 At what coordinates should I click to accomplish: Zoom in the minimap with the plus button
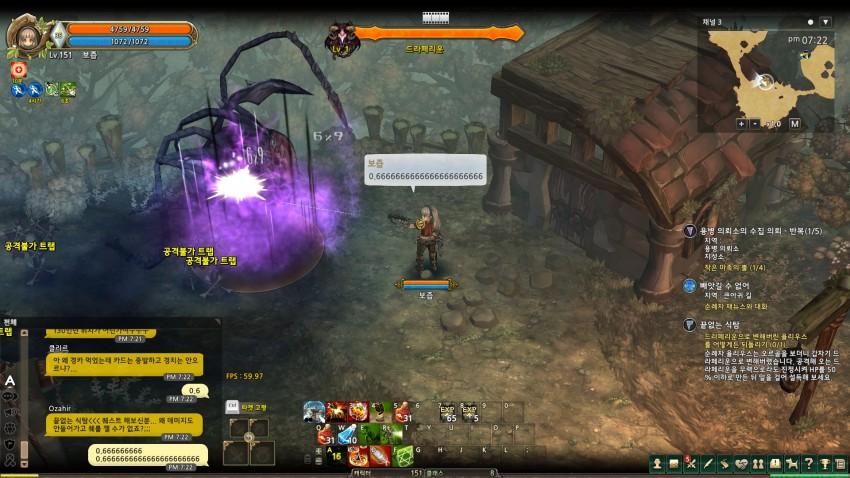point(741,124)
